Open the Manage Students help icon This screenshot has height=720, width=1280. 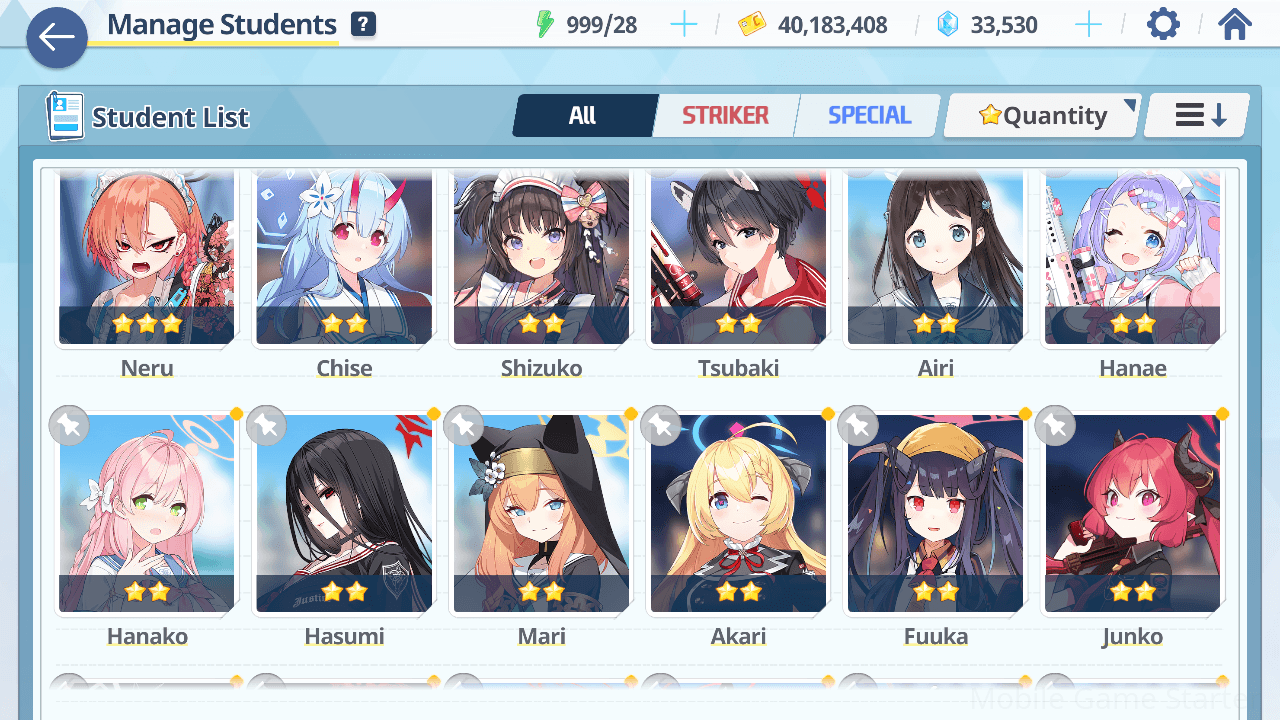click(x=364, y=25)
